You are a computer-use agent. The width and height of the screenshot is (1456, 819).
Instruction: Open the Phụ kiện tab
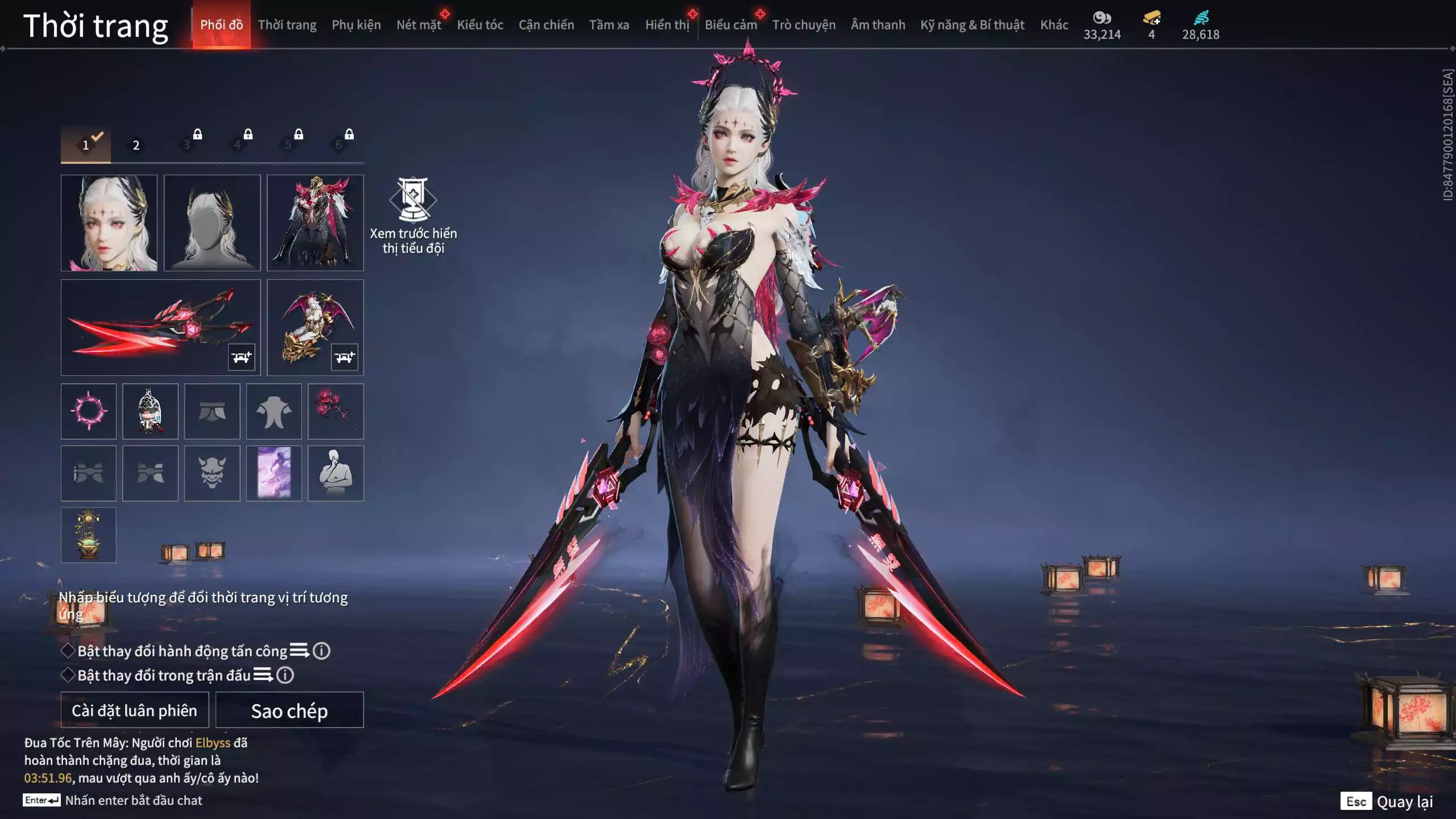click(356, 25)
